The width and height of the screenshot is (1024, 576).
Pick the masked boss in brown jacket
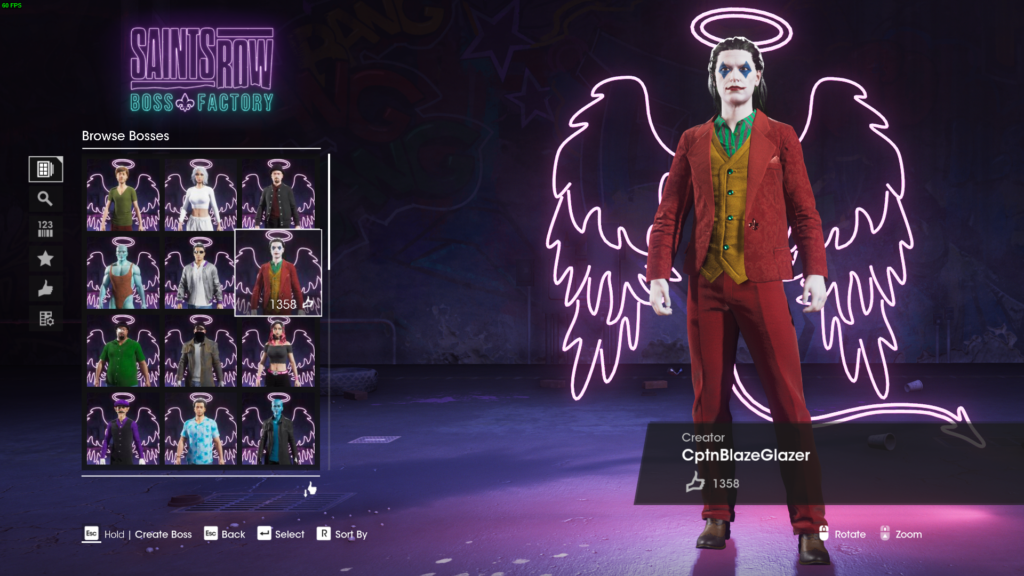pyautogui.click(x=200, y=351)
